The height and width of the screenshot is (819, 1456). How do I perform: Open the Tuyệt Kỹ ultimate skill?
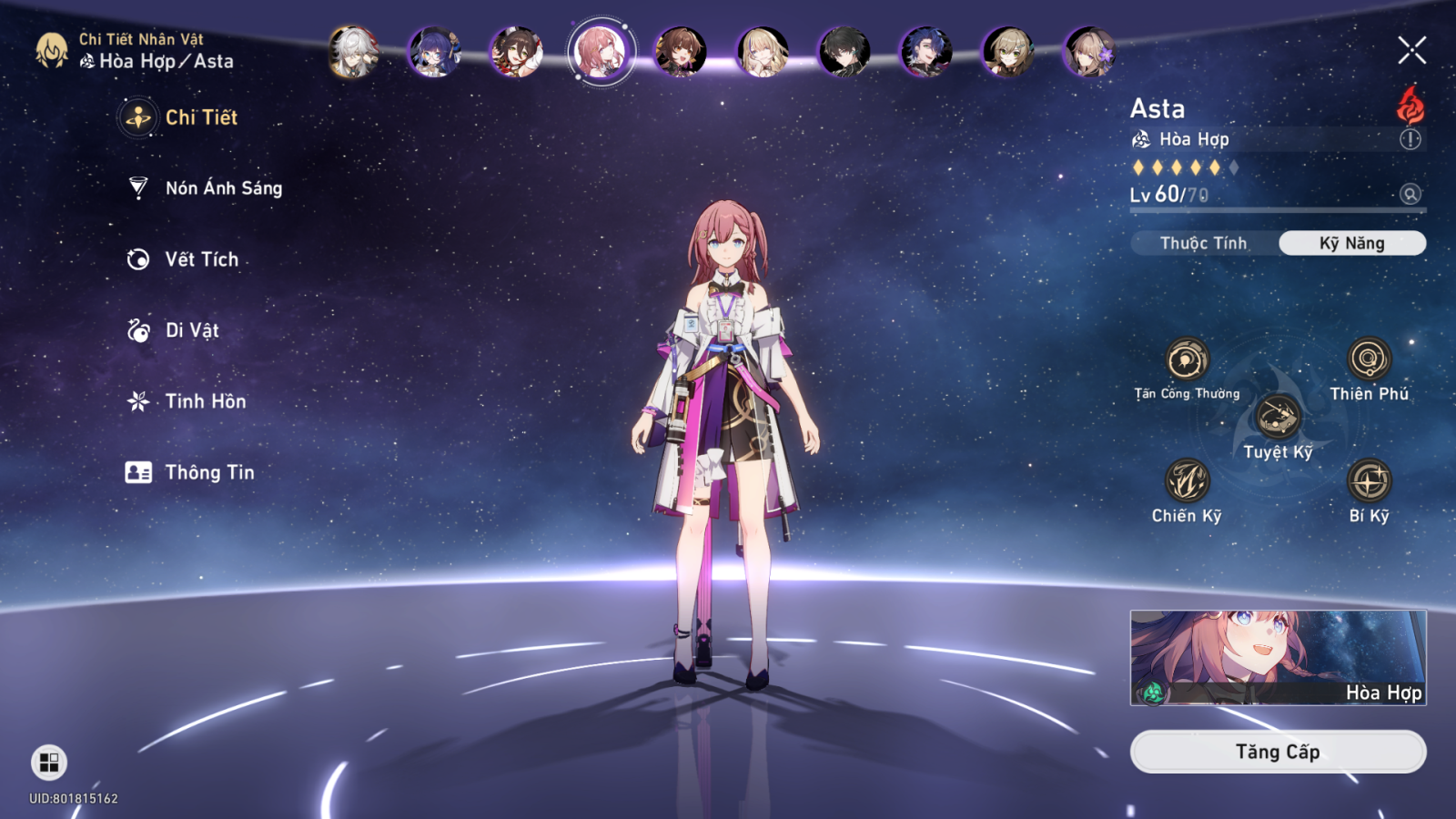(1278, 418)
